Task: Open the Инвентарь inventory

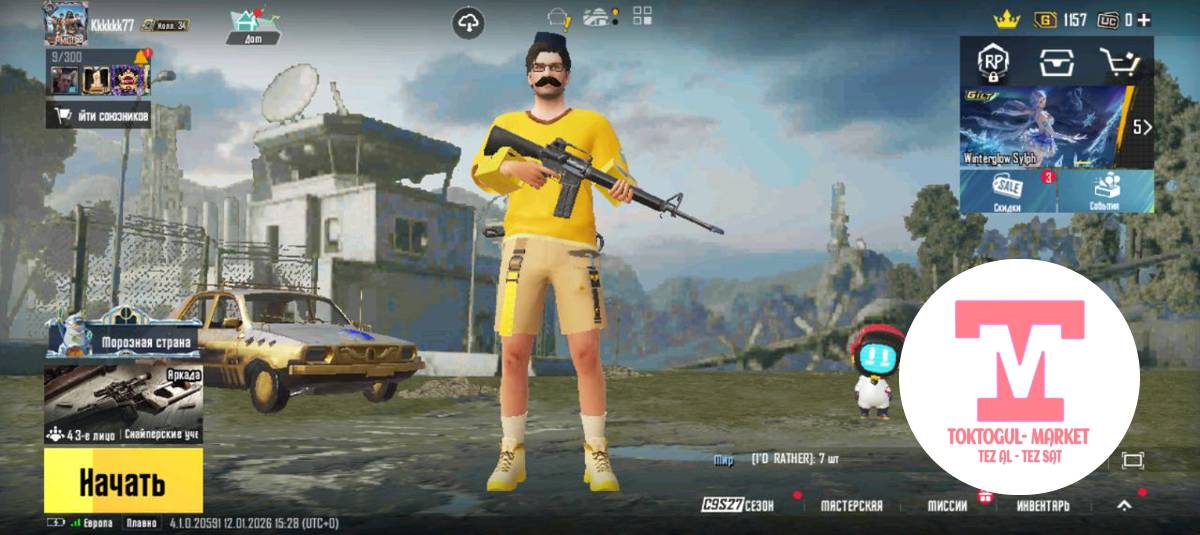Action: tap(1043, 506)
